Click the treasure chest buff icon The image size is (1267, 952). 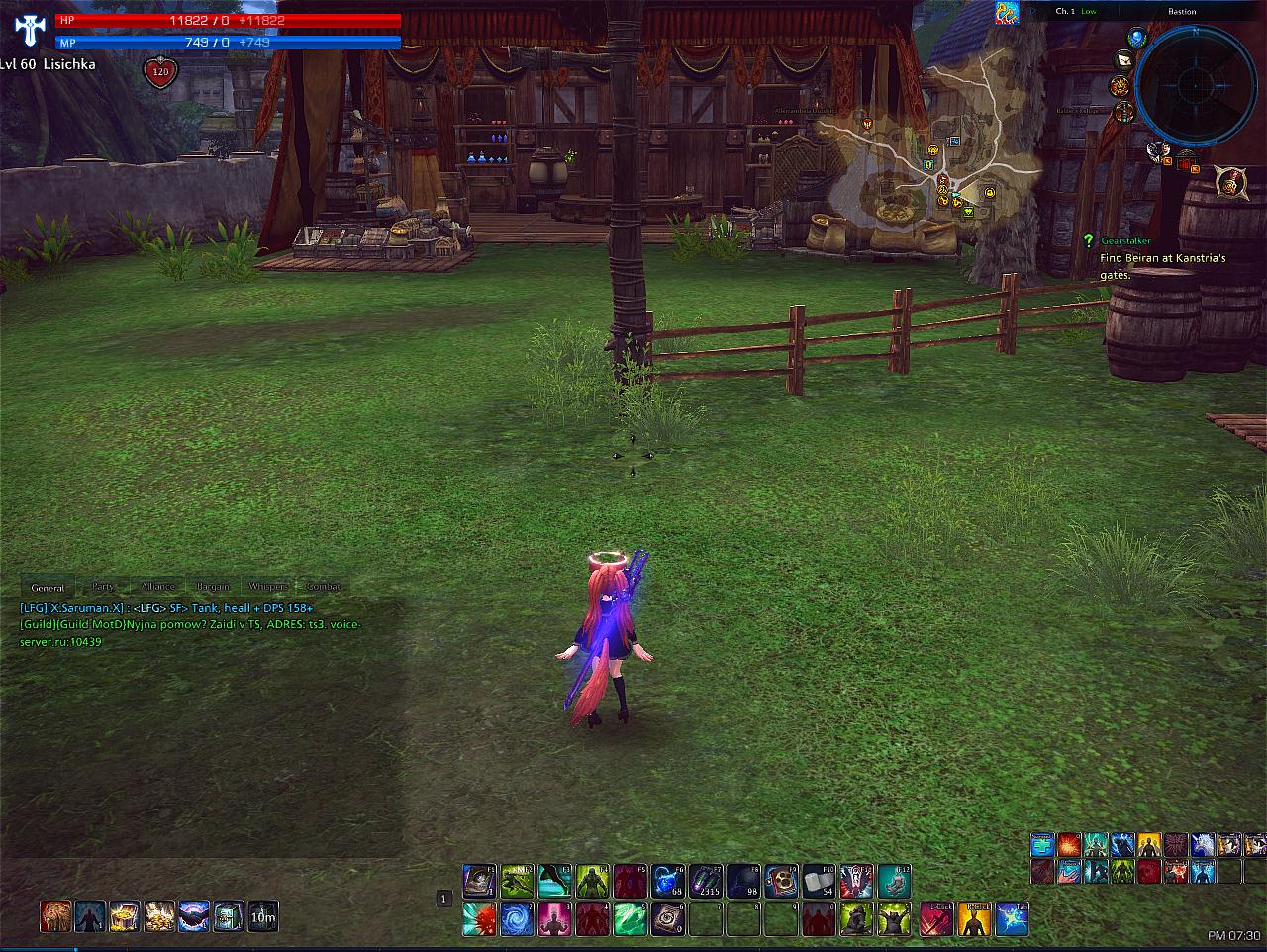125,916
